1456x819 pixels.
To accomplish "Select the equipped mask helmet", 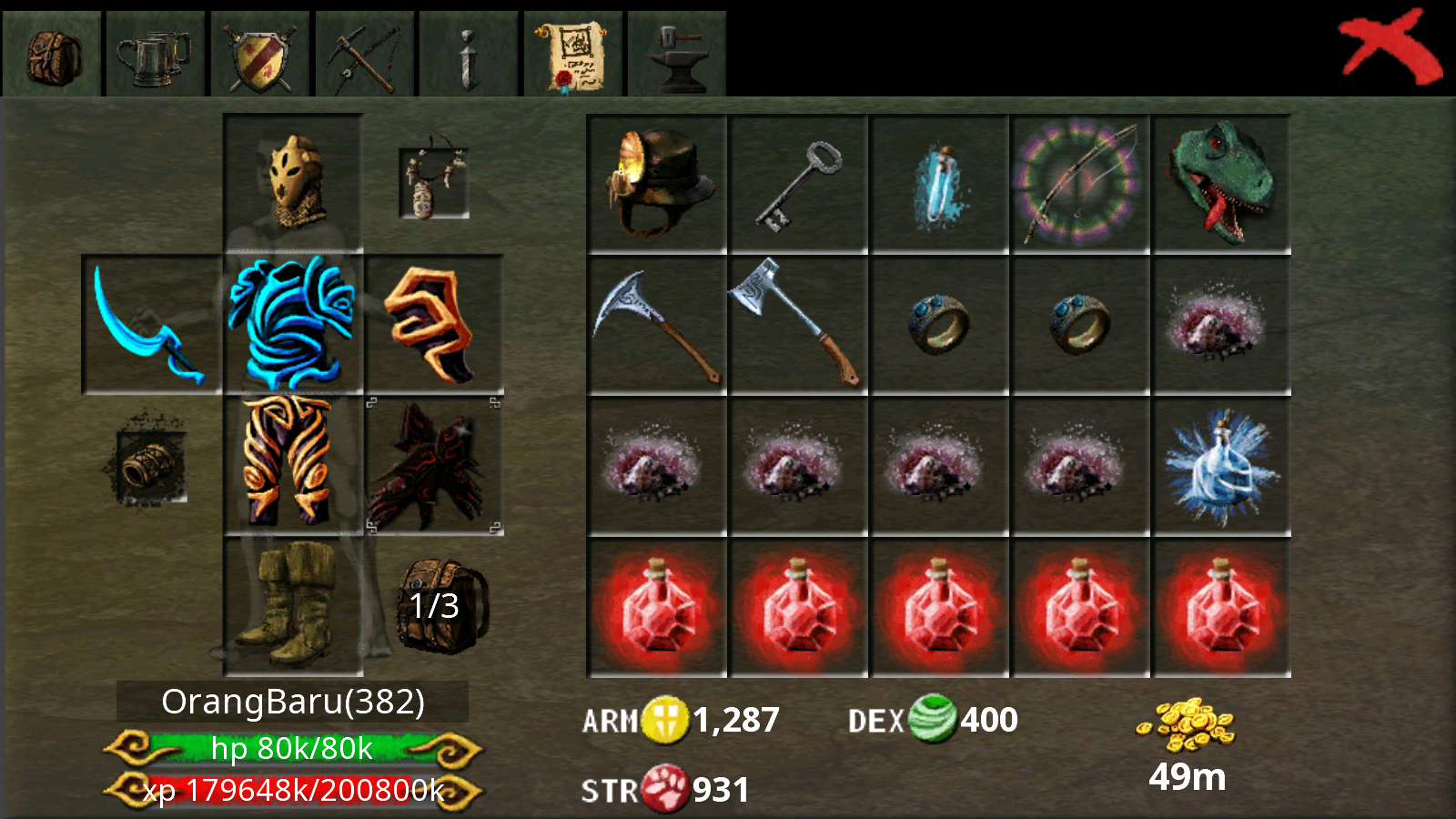I will (x=291, y=182).
